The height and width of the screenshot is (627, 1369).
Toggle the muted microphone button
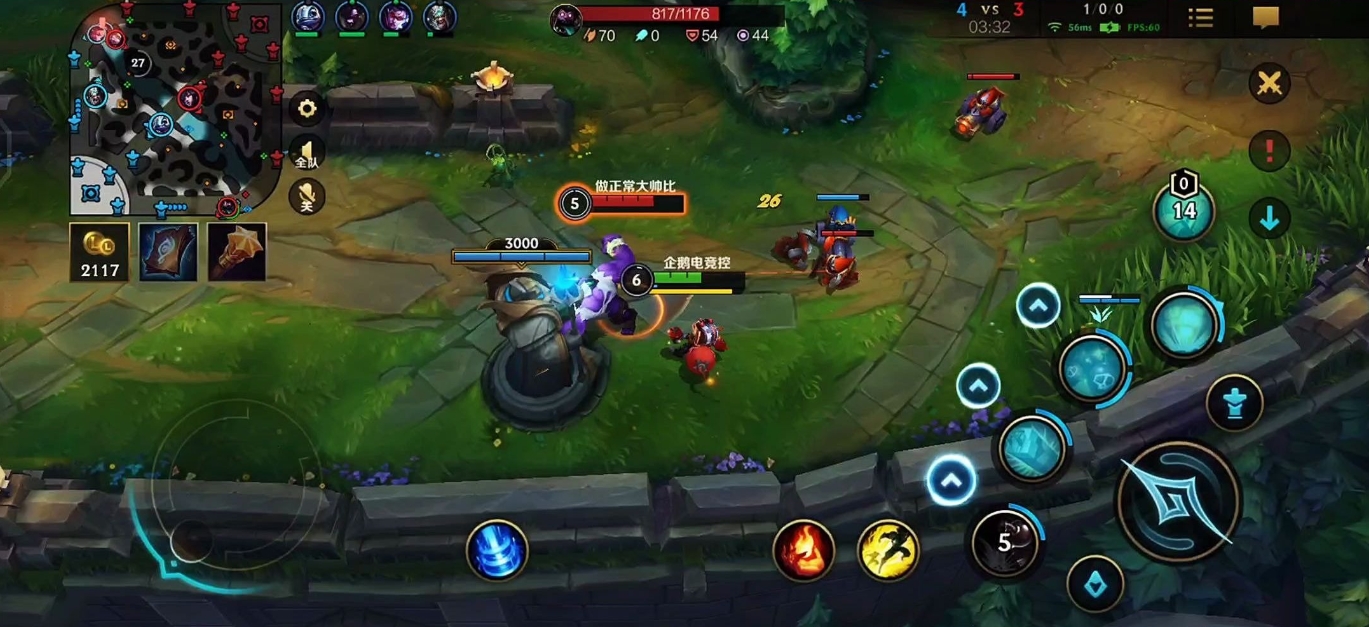[x=306, y=197]
